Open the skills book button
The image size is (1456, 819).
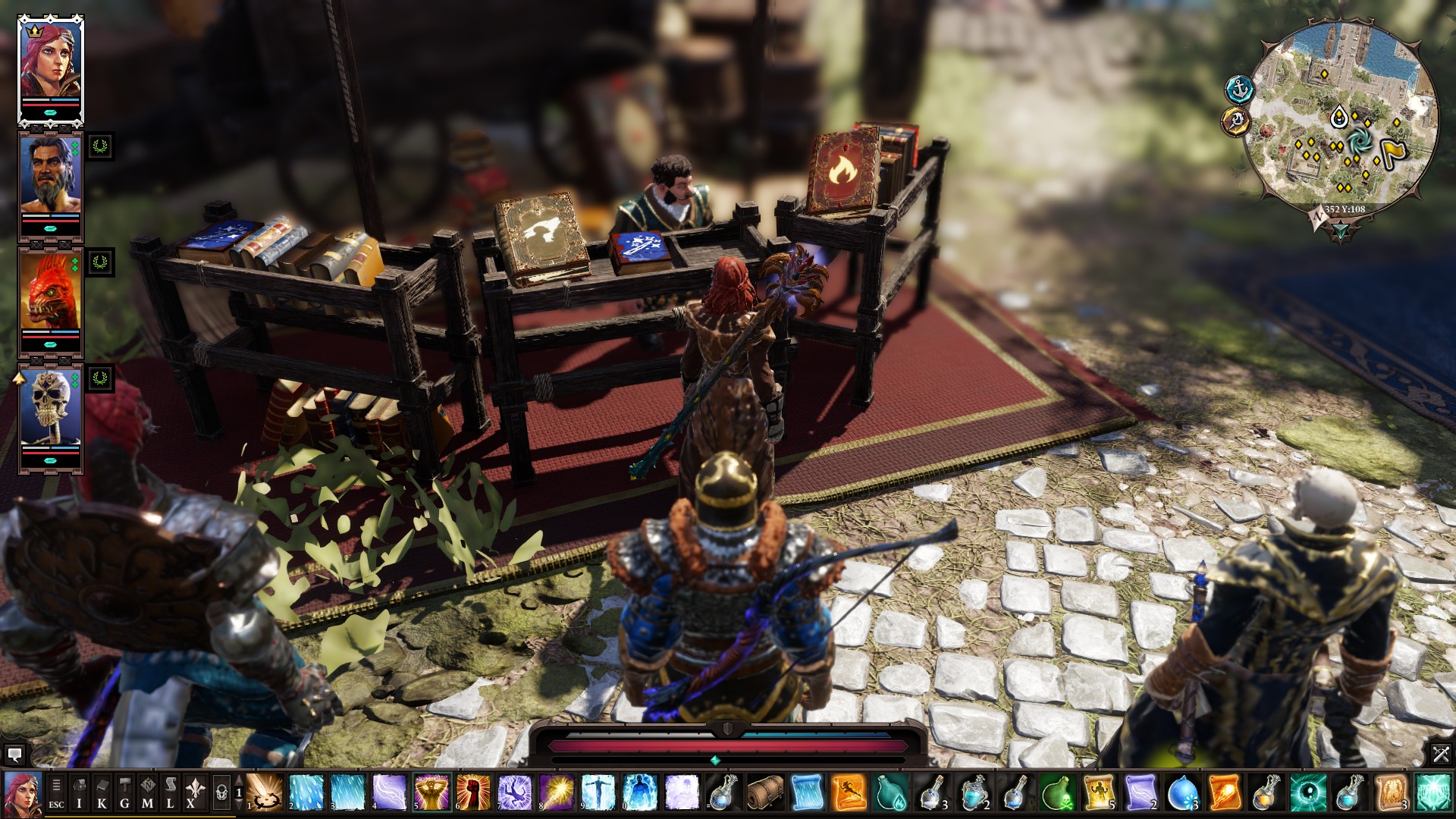click(102, 792)
